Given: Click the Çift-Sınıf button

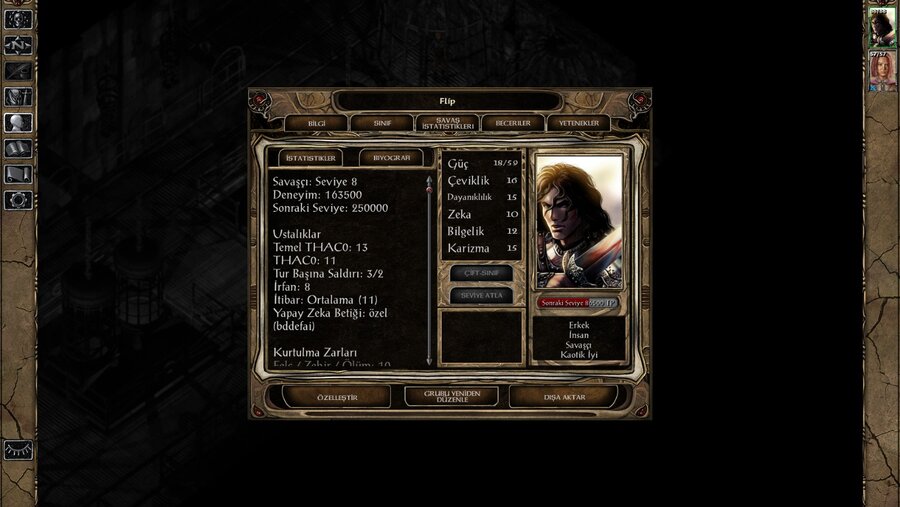Looking at the screenshot, I should click(481, 273).
